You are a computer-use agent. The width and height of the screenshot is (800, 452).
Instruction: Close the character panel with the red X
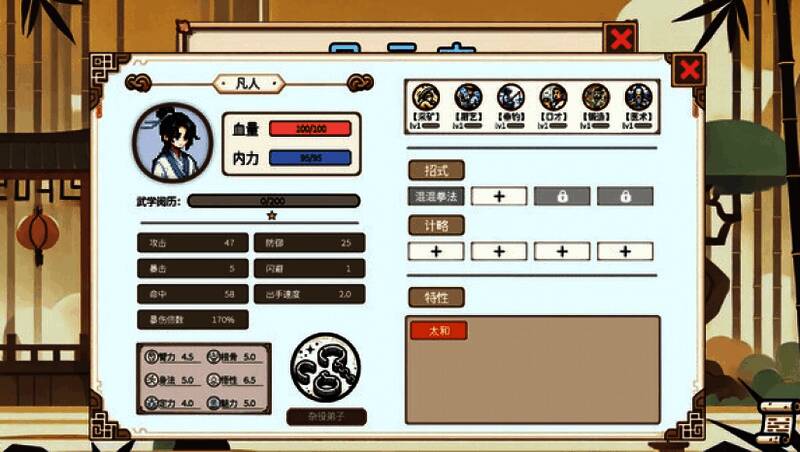tap(689, 69)
